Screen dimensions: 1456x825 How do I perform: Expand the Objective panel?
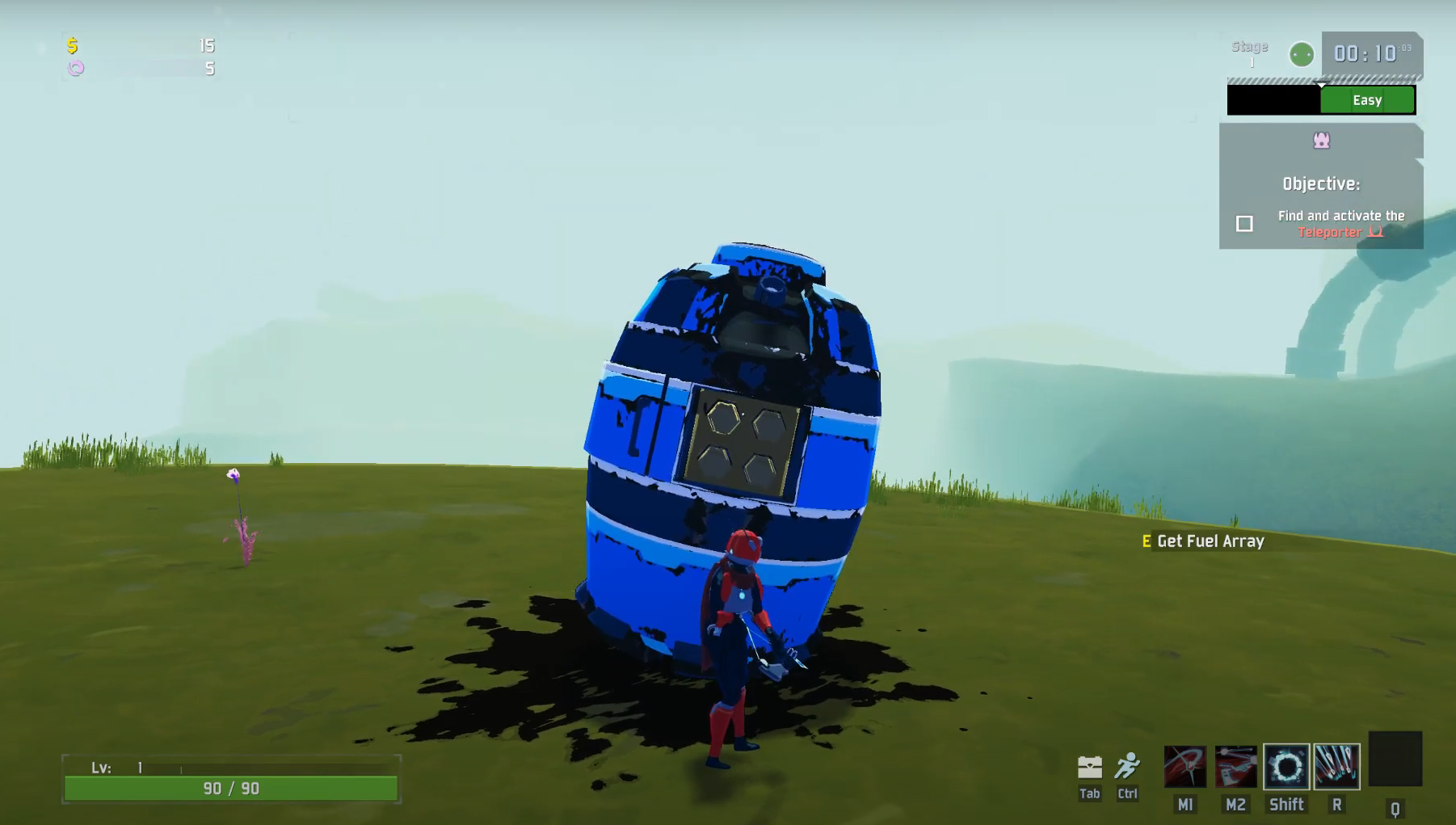click(x=1321, y=186)
